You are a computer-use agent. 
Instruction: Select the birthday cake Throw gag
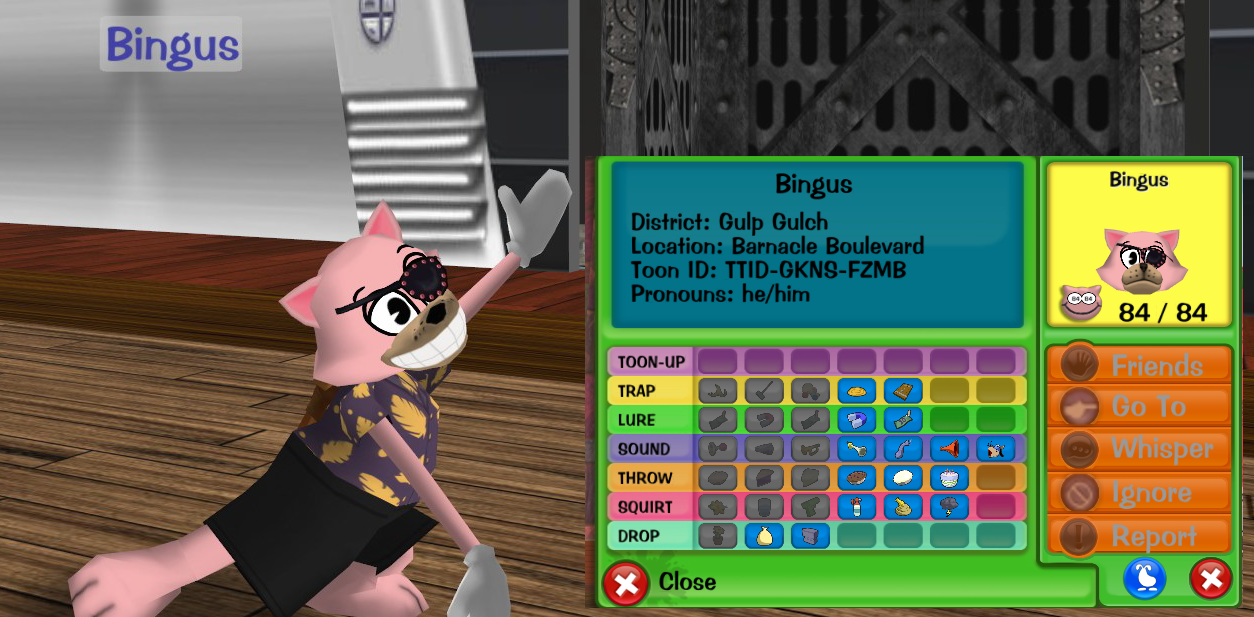coord(949,478)
